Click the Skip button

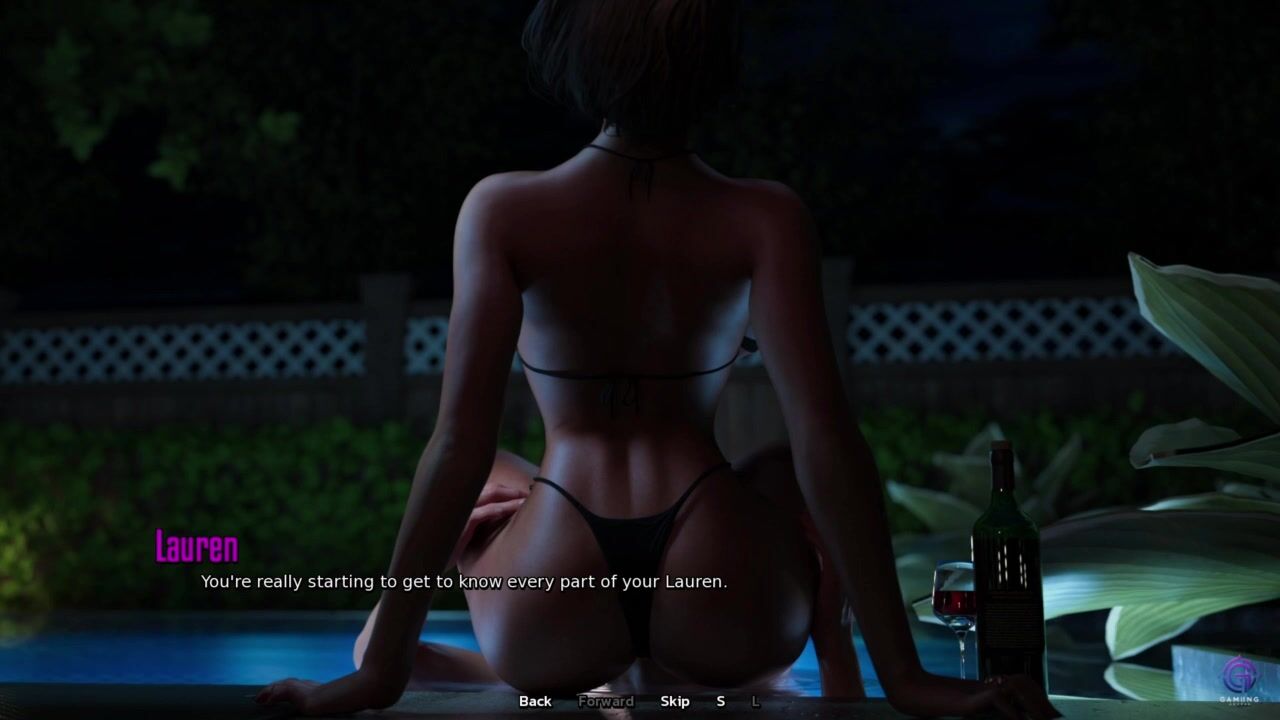click(x=675, y=701)
